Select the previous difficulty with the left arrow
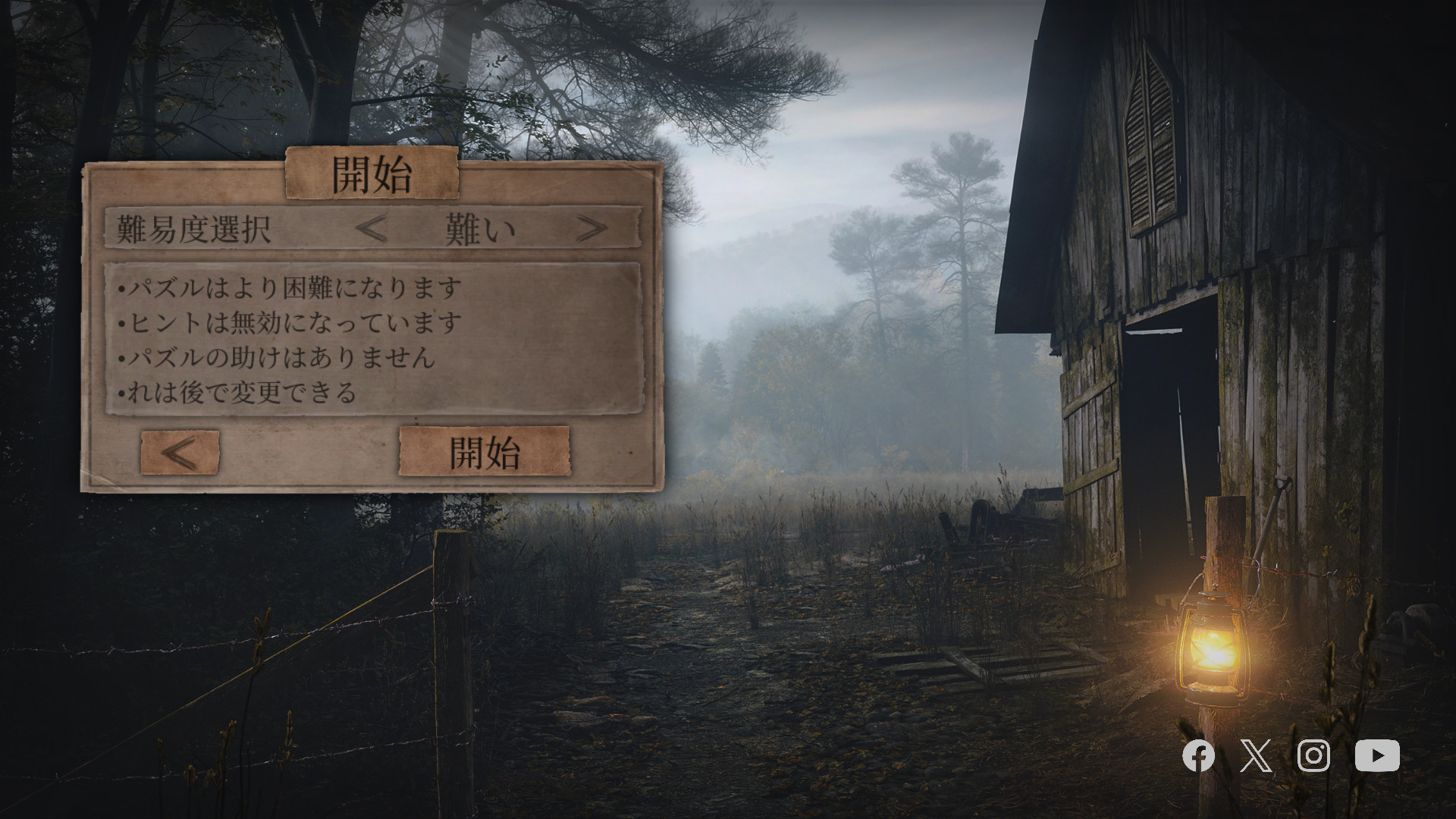Image resolution: width=1456 pixels, height=819 pixels. coord(372,228)
